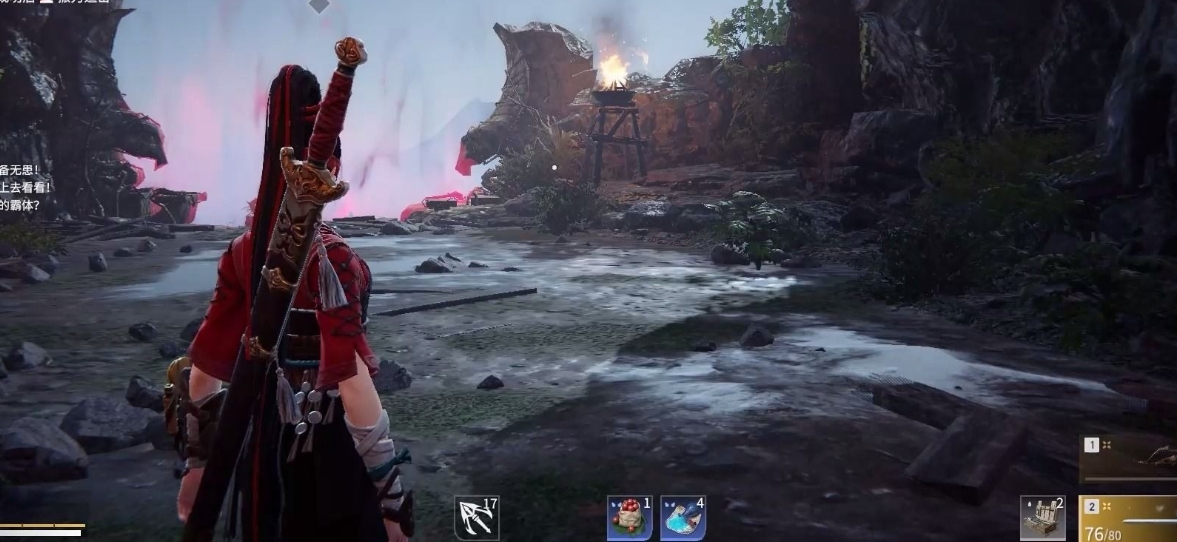Select the repair kit box slot
1177x542 pixels.
[x=1042, y=518]
